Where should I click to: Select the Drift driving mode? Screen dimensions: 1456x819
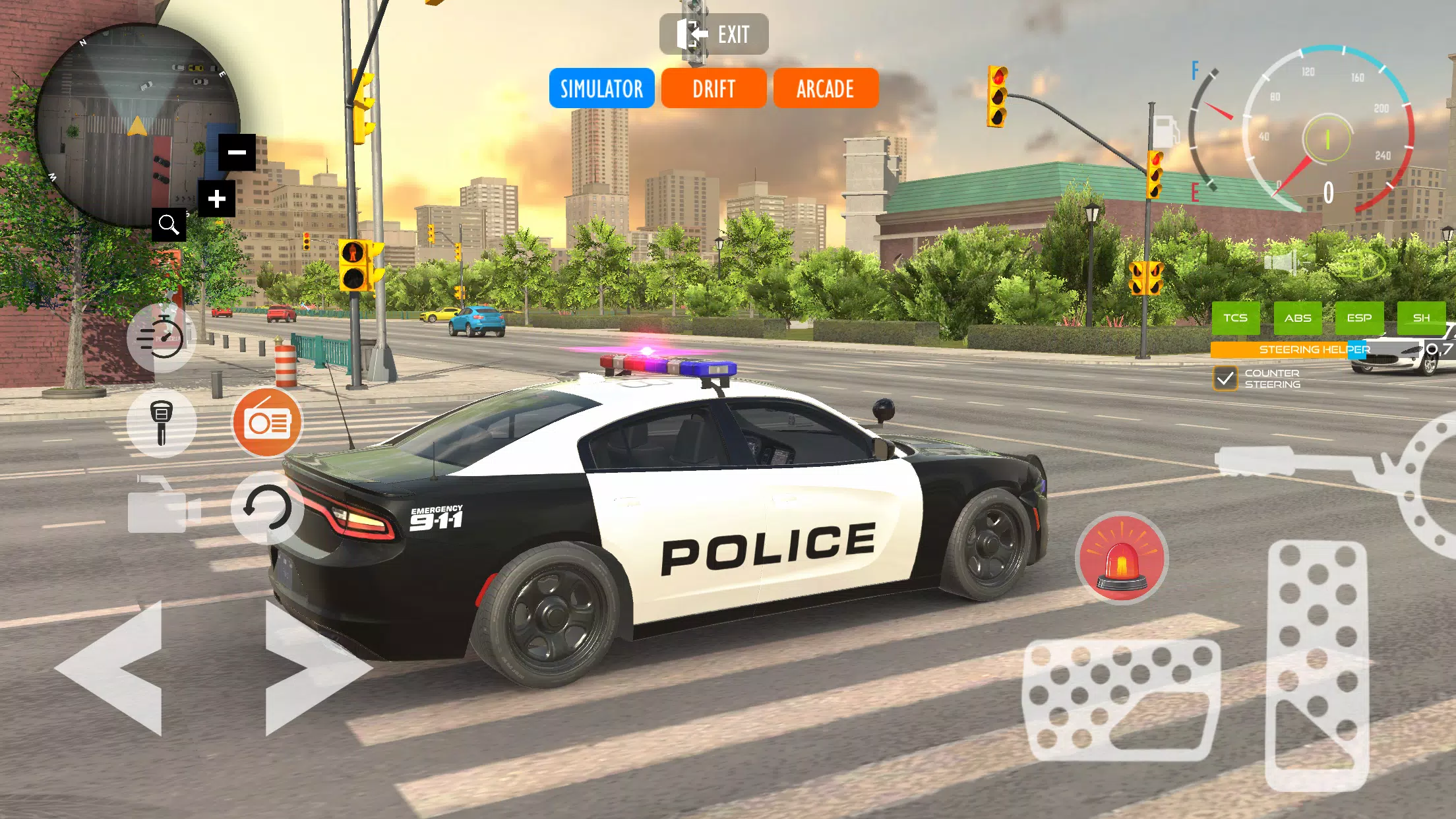(x=713, y=88)
